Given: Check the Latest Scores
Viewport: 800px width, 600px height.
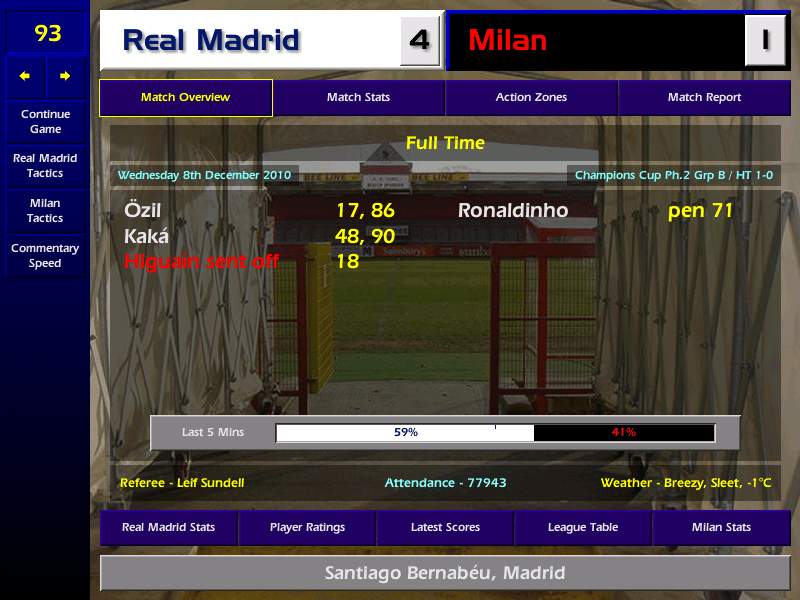Looking at the screenshot, I should click(445, 527).
